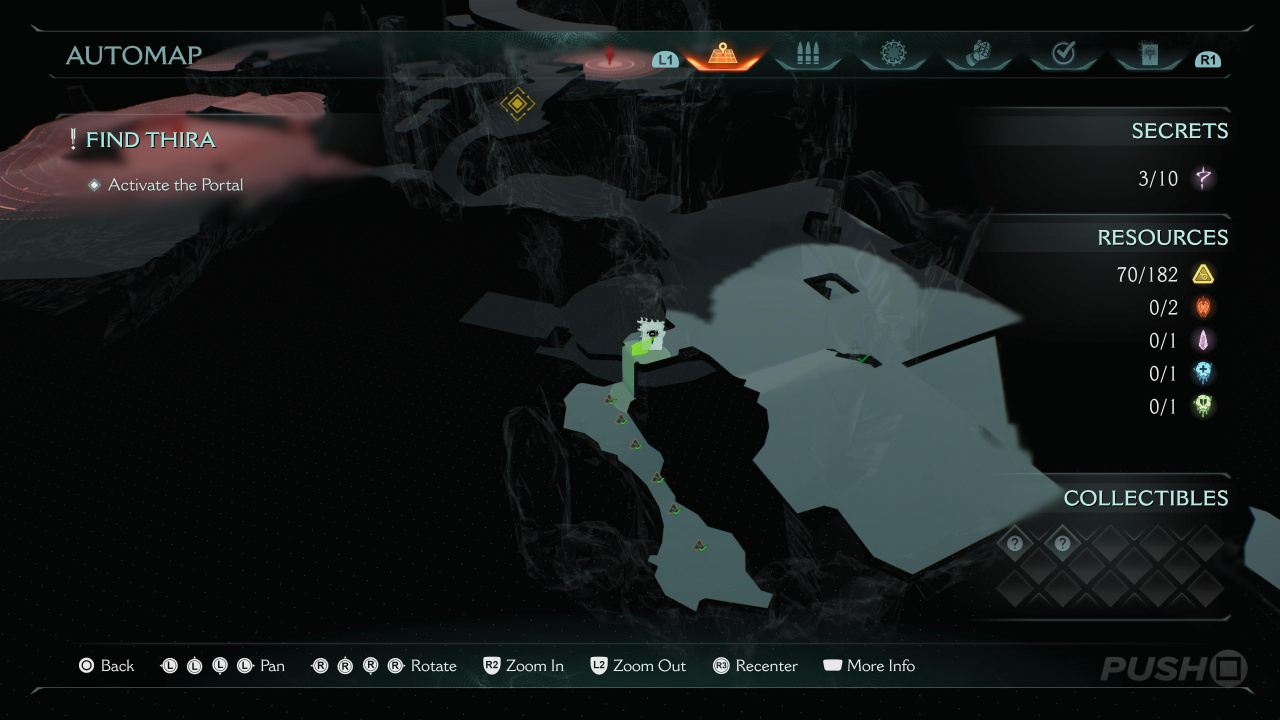Screen dimensions: 1280x720
Task: Select the player position marker on the map
Action: [651, 334]
